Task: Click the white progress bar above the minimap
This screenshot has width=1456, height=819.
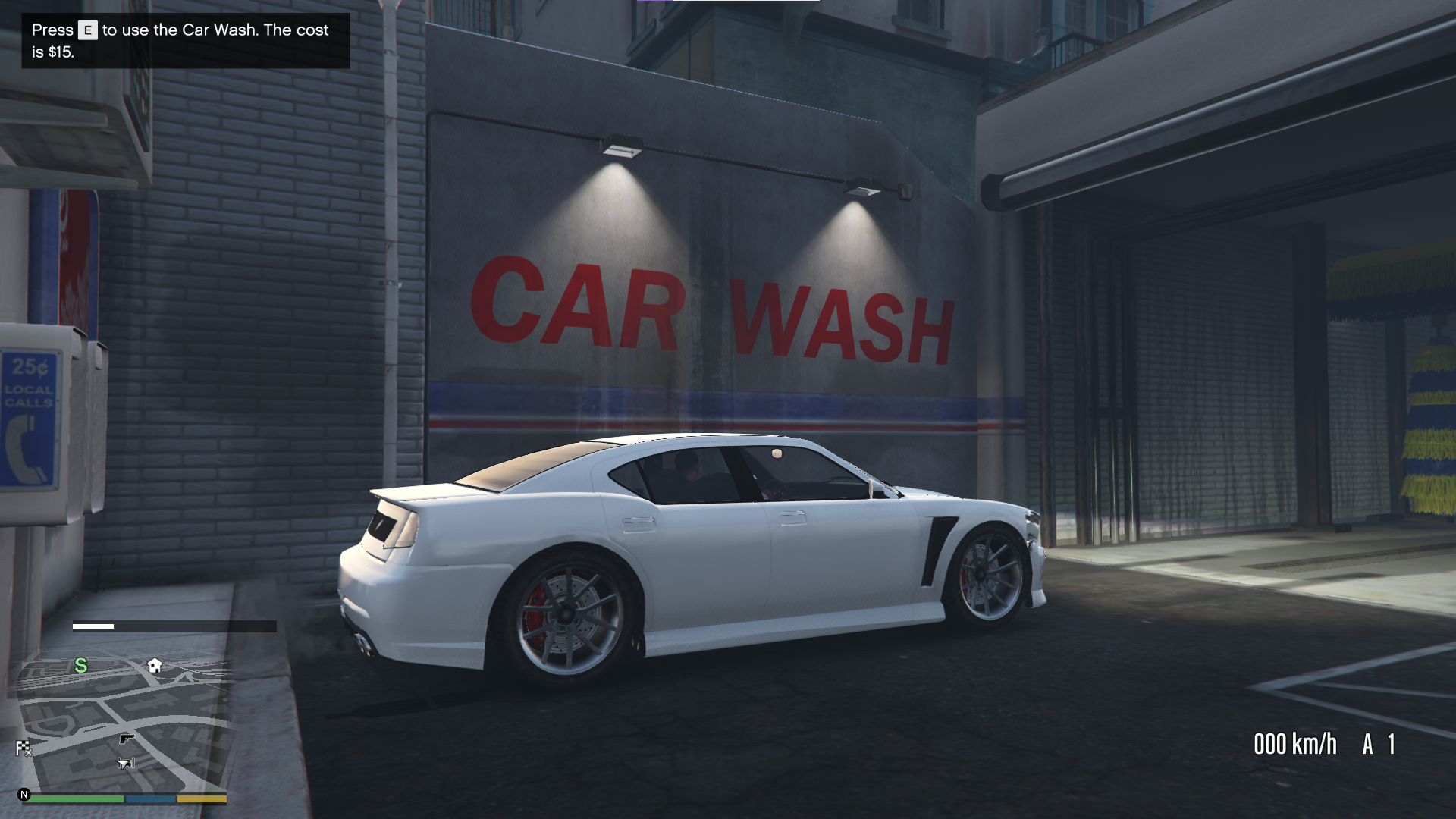Action: tap(93, 626)
